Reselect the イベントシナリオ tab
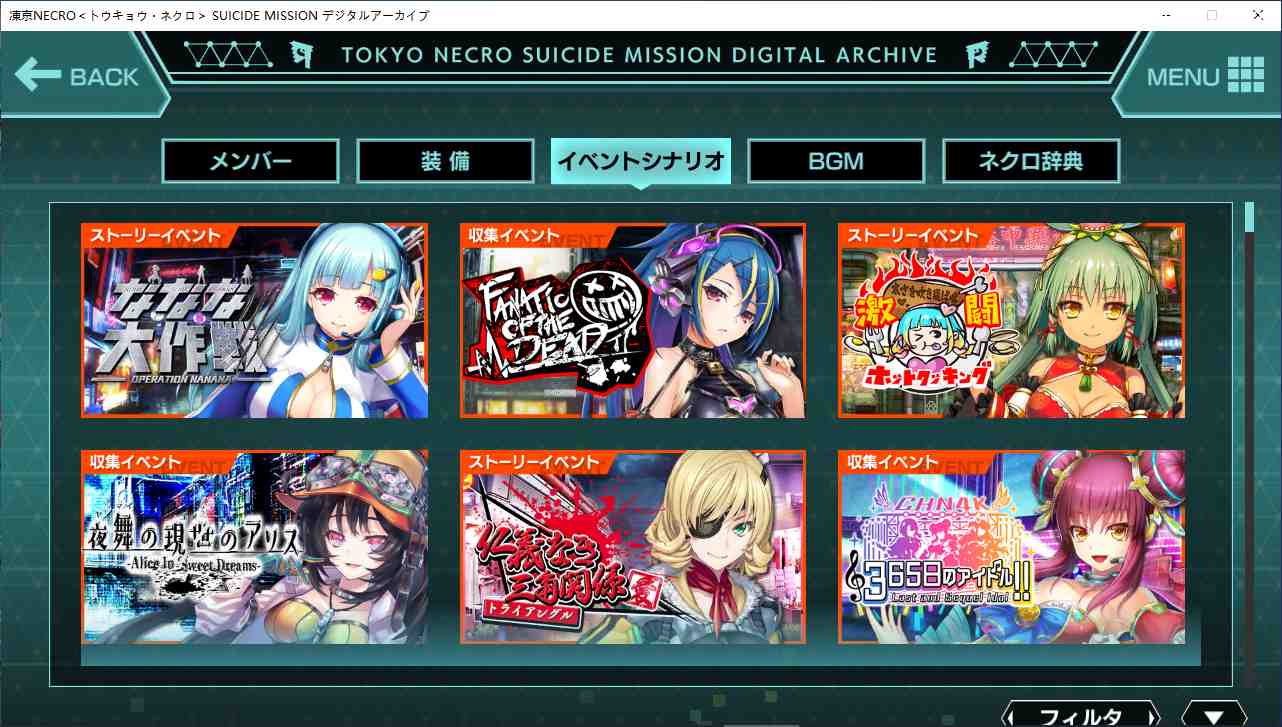The image size is (1282, 727). pyautogui.click(x=640, y=160)
